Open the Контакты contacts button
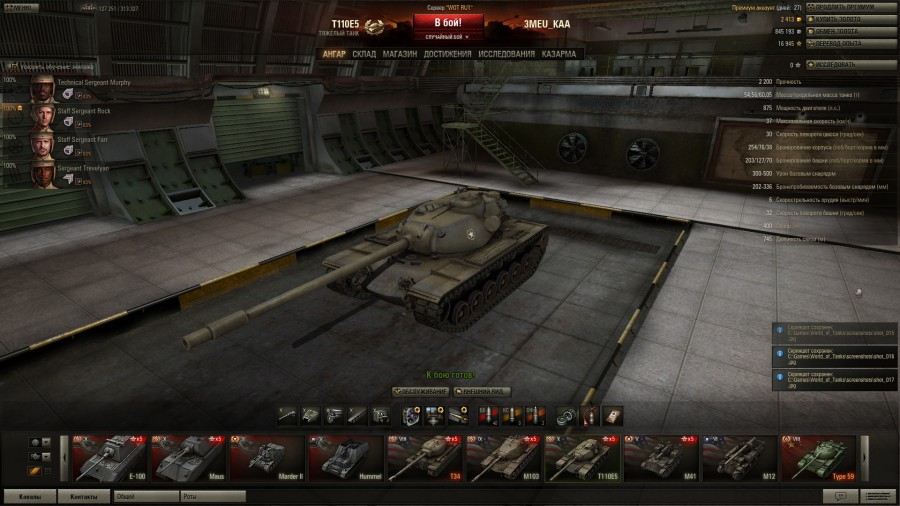 84,496
